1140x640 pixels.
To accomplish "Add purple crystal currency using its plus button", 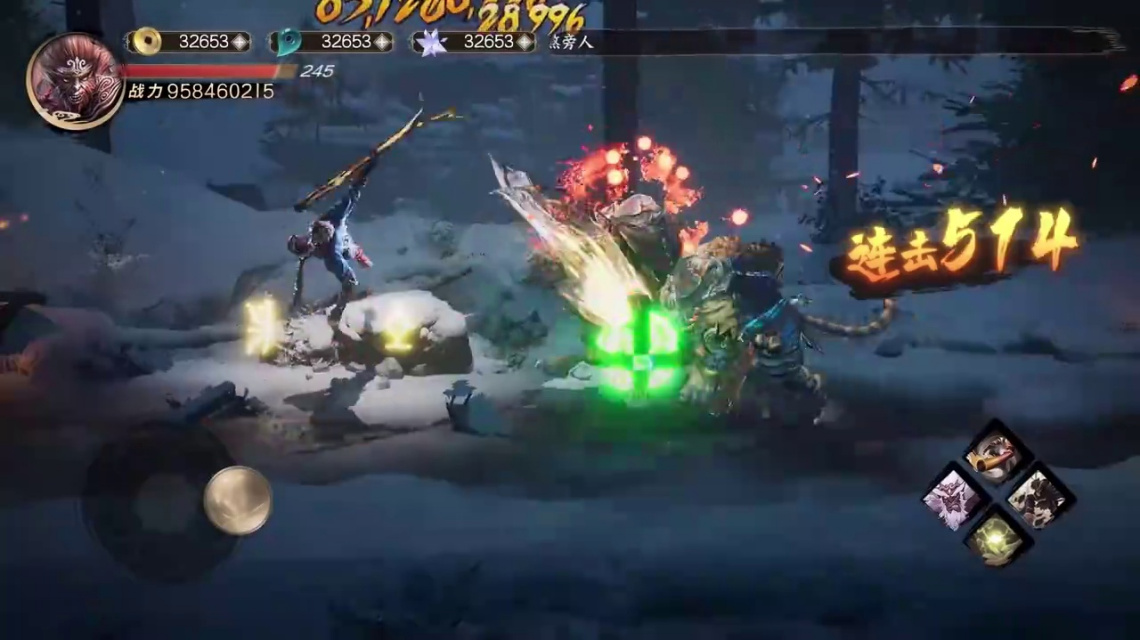I will click(526, 42).
